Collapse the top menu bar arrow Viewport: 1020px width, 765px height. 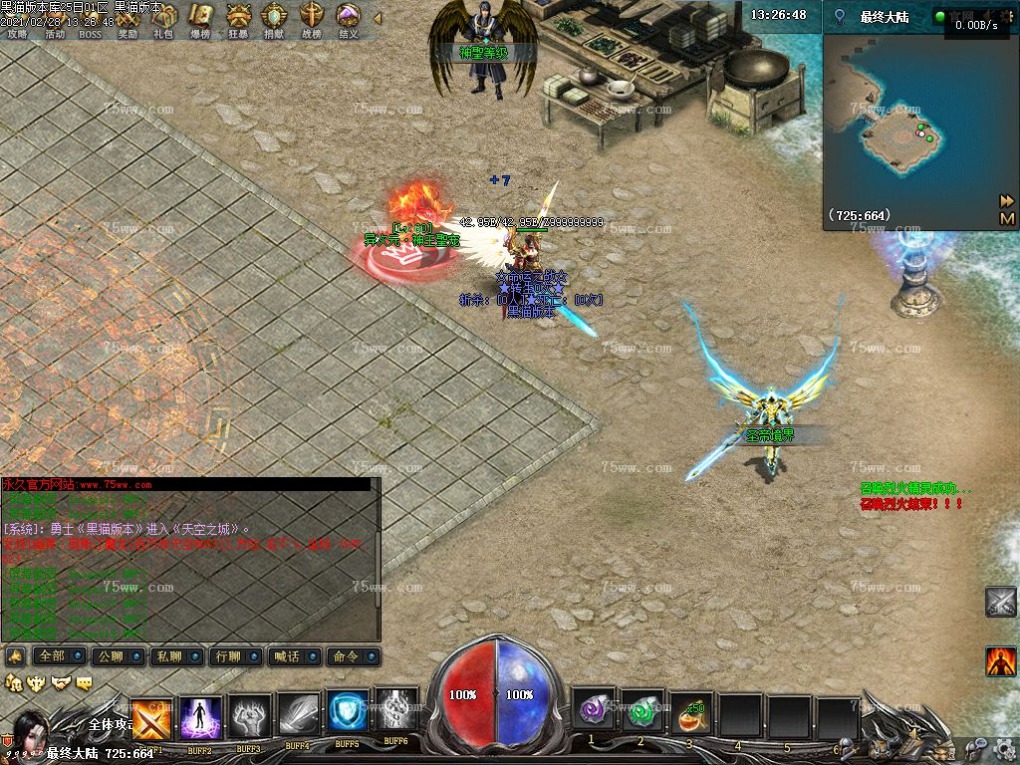point(377,18)
